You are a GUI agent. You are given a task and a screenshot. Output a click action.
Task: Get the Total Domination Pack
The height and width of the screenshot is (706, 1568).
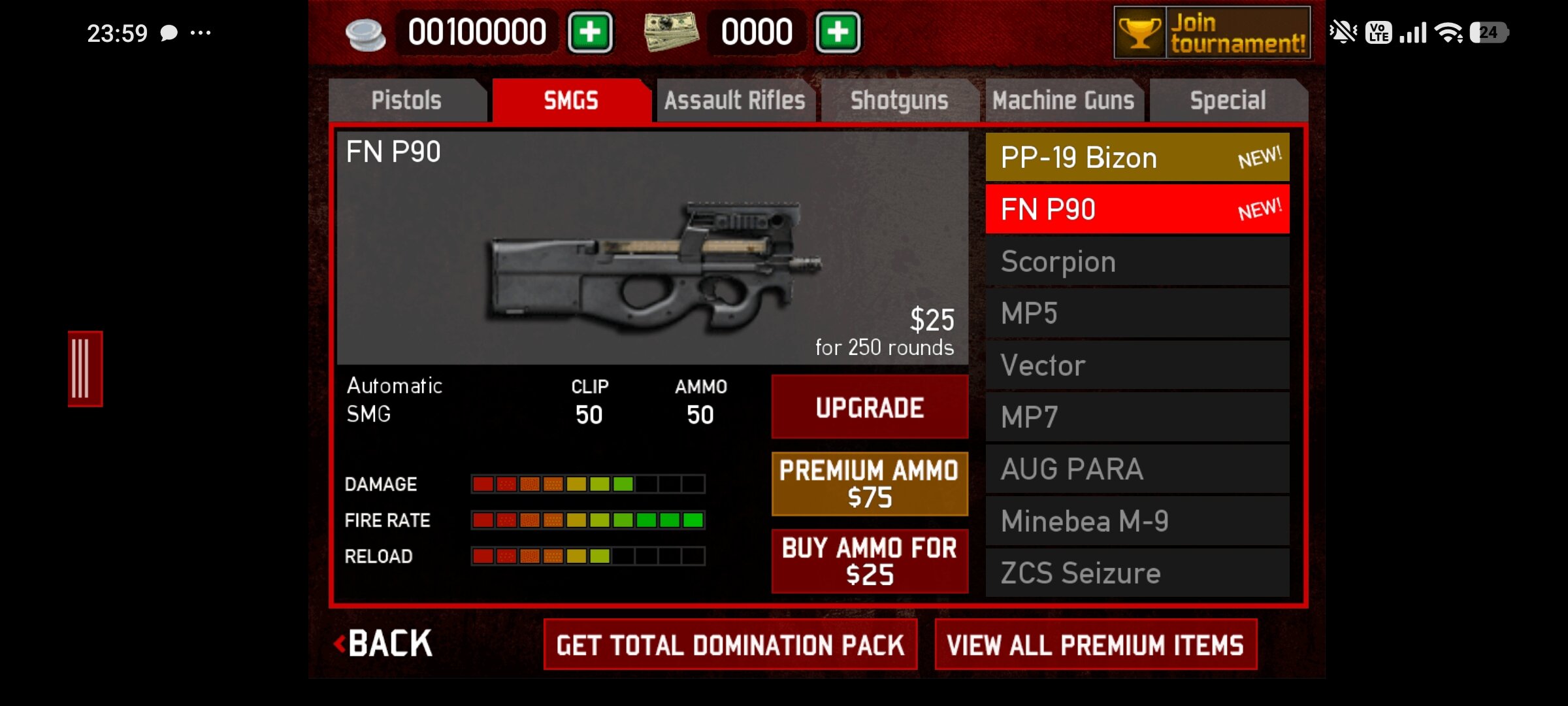pyautogui.click(x=730, y=645)
